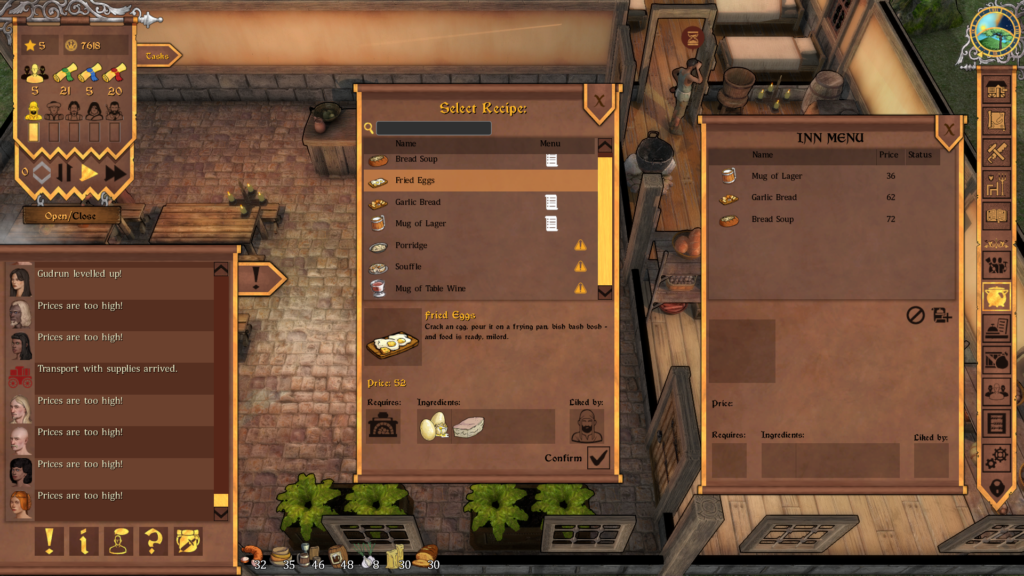Close the Inn Menu panel

948,128
